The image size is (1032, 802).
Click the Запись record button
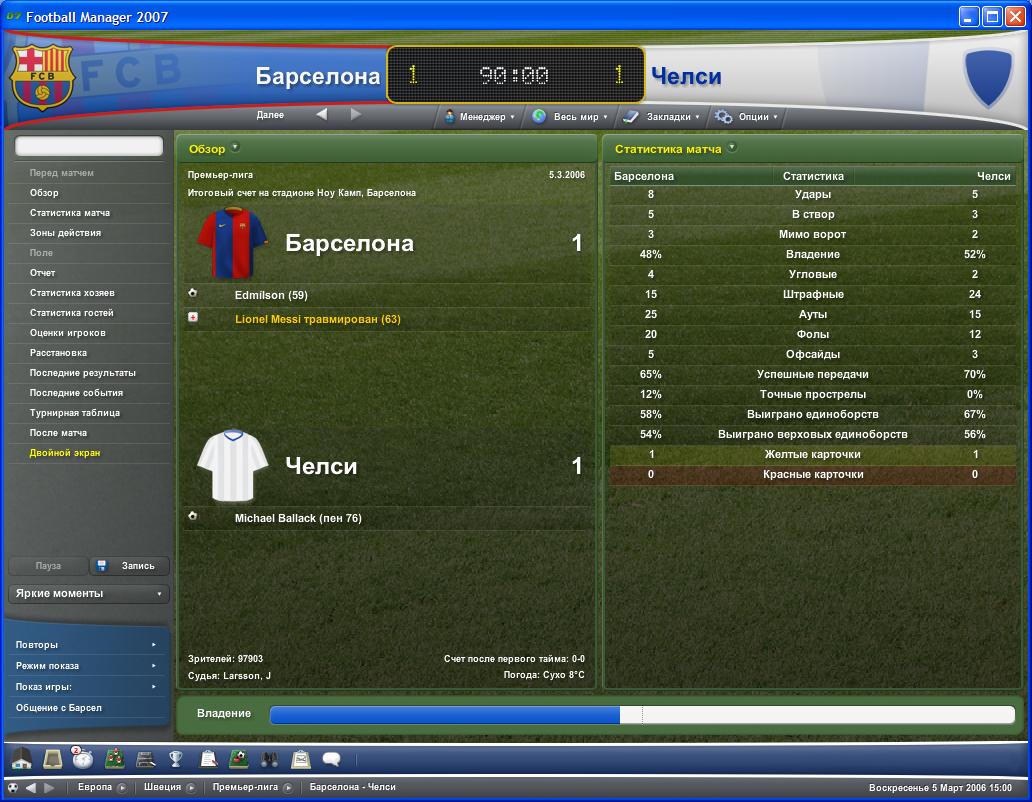tap(130, 566)
